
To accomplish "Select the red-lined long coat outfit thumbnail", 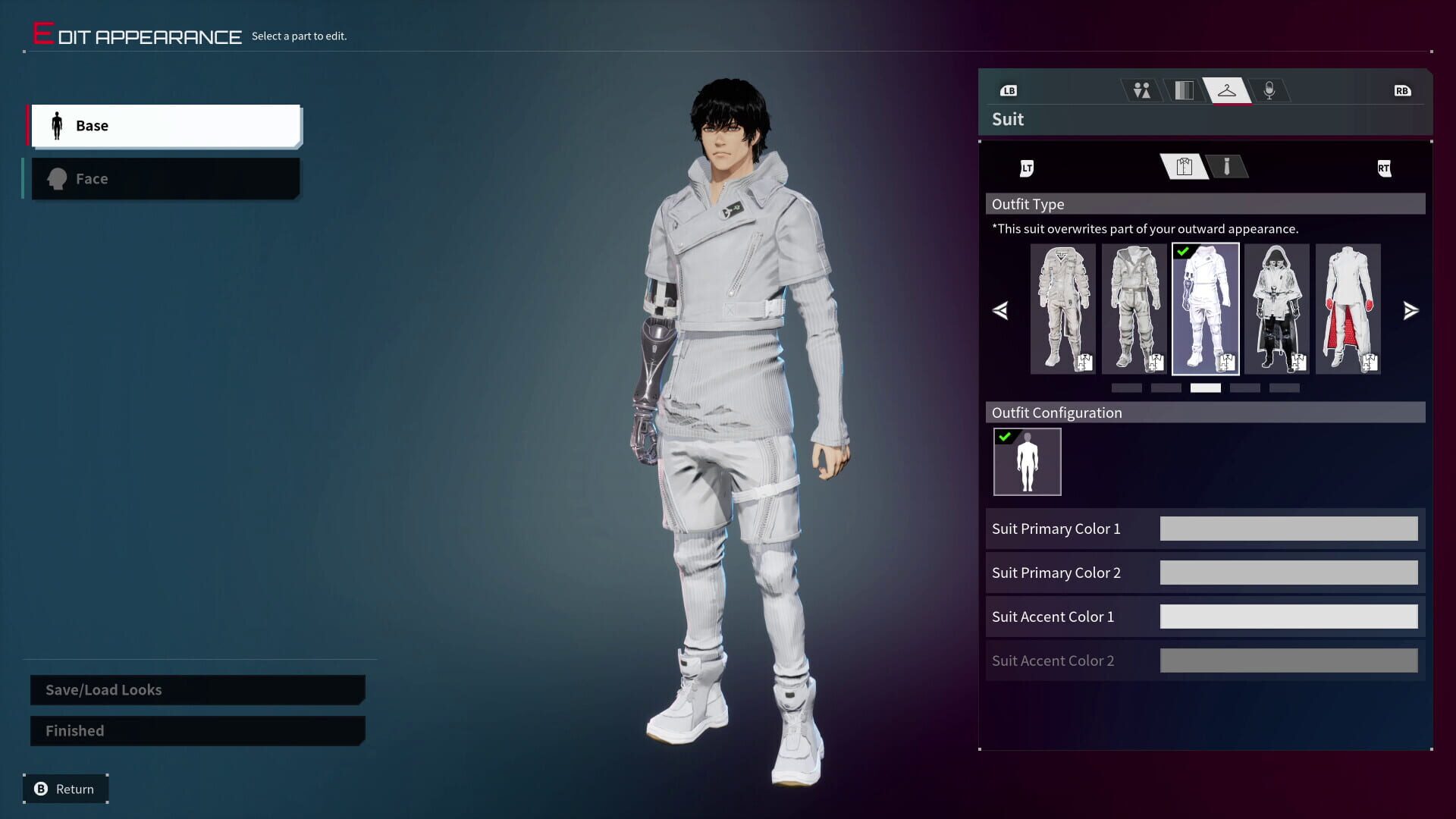I will click(x=1347, y=309).
